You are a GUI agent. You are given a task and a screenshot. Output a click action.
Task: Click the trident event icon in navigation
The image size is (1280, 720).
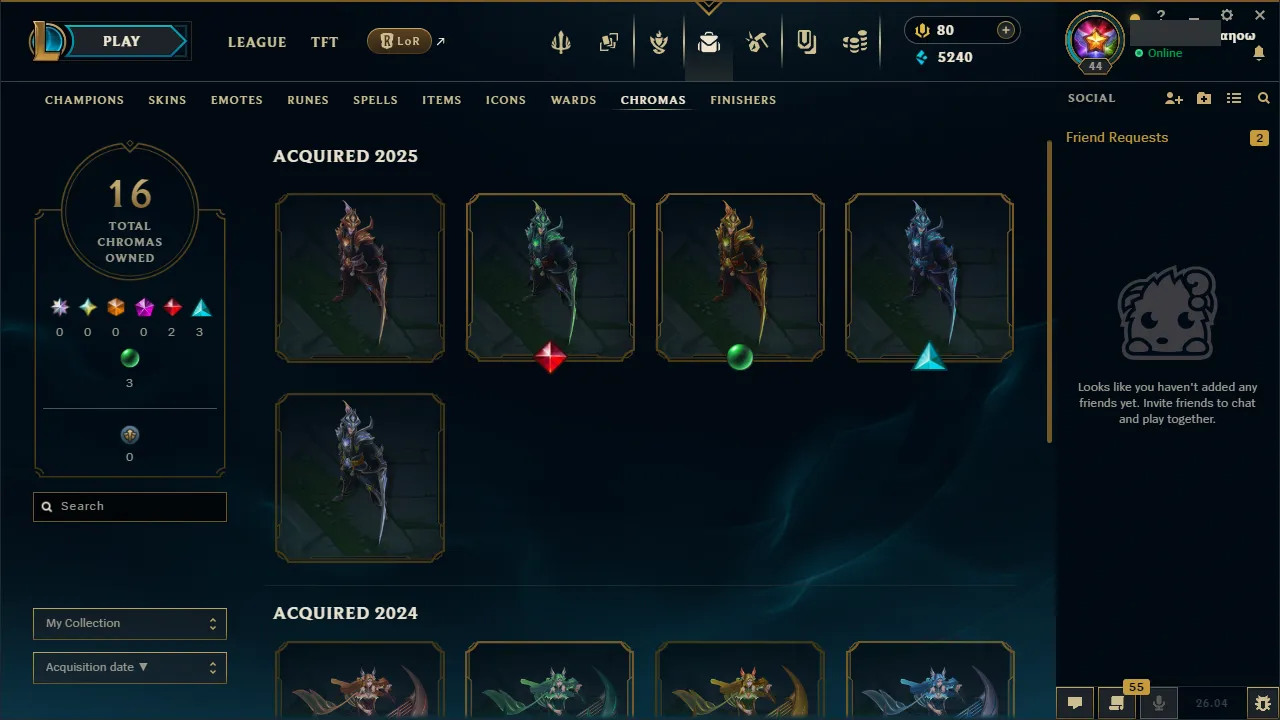point(561,41)
